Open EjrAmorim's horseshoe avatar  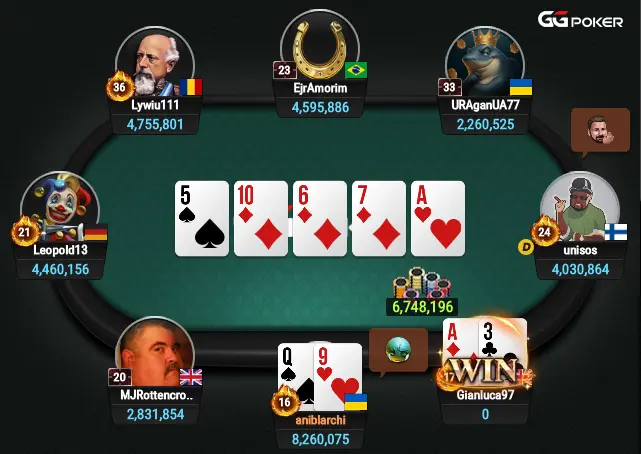click(320, 47)
